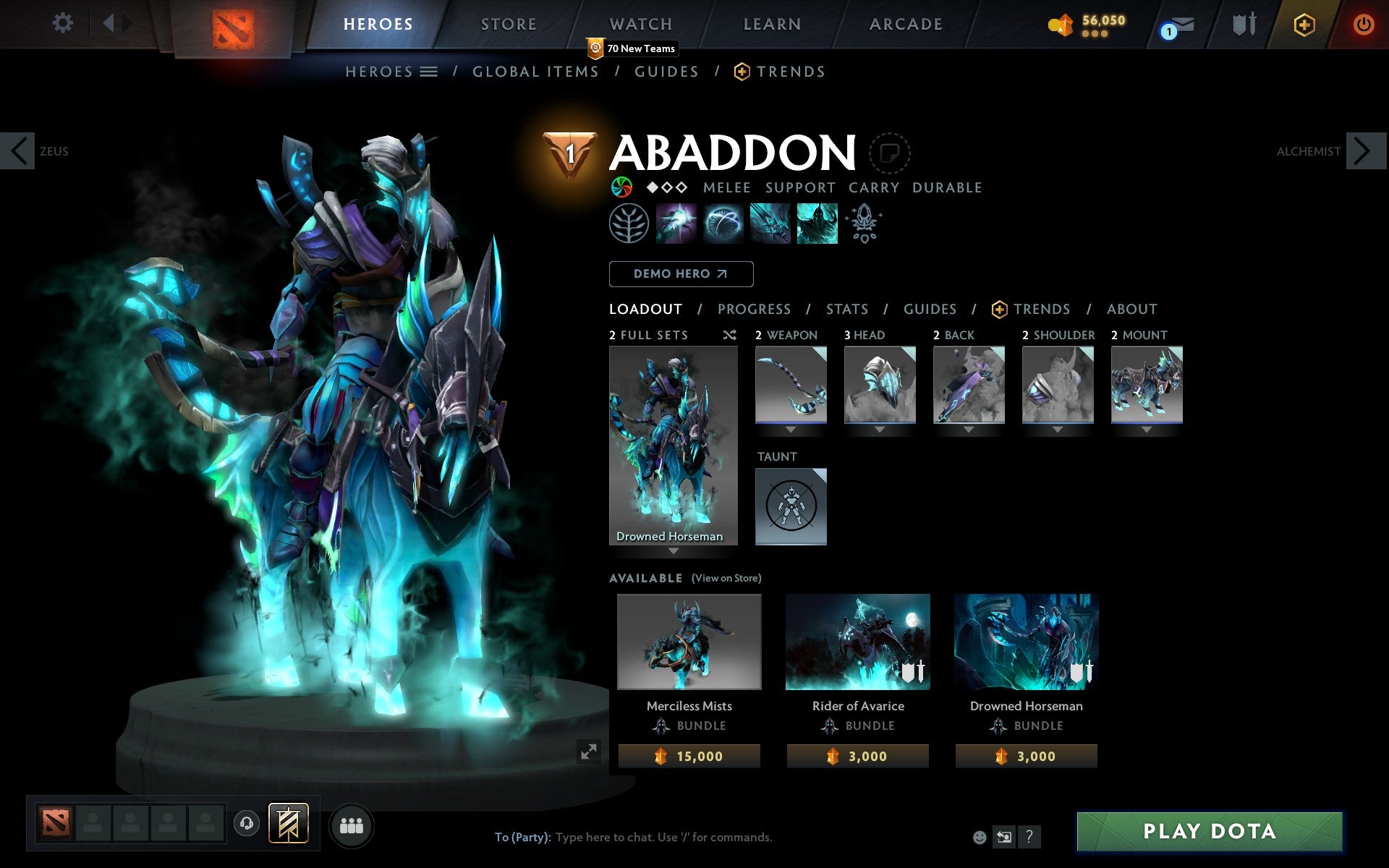Switch to the Progress tab
The height and width of the screenshot is (868, 1389).
click(x=754, y=309)
